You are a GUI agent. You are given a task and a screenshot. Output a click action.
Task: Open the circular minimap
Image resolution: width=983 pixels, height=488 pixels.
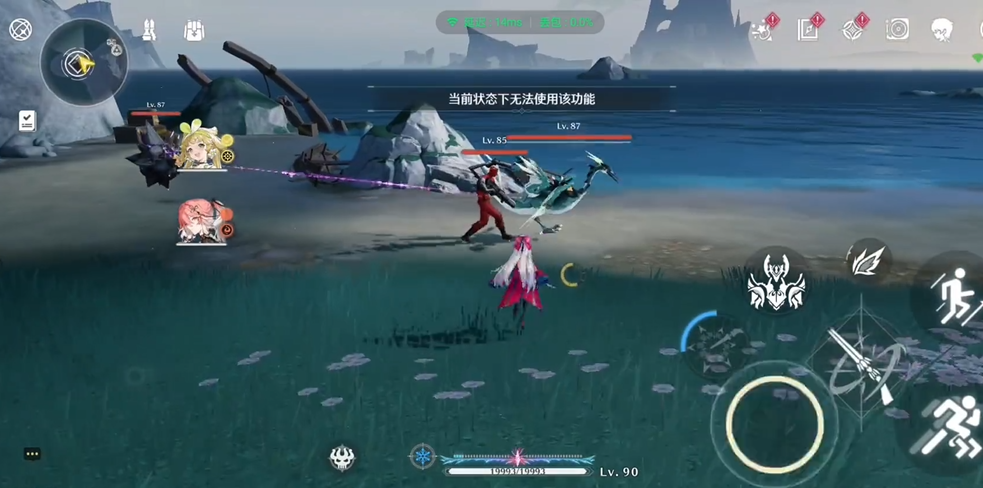pos(83,64)
